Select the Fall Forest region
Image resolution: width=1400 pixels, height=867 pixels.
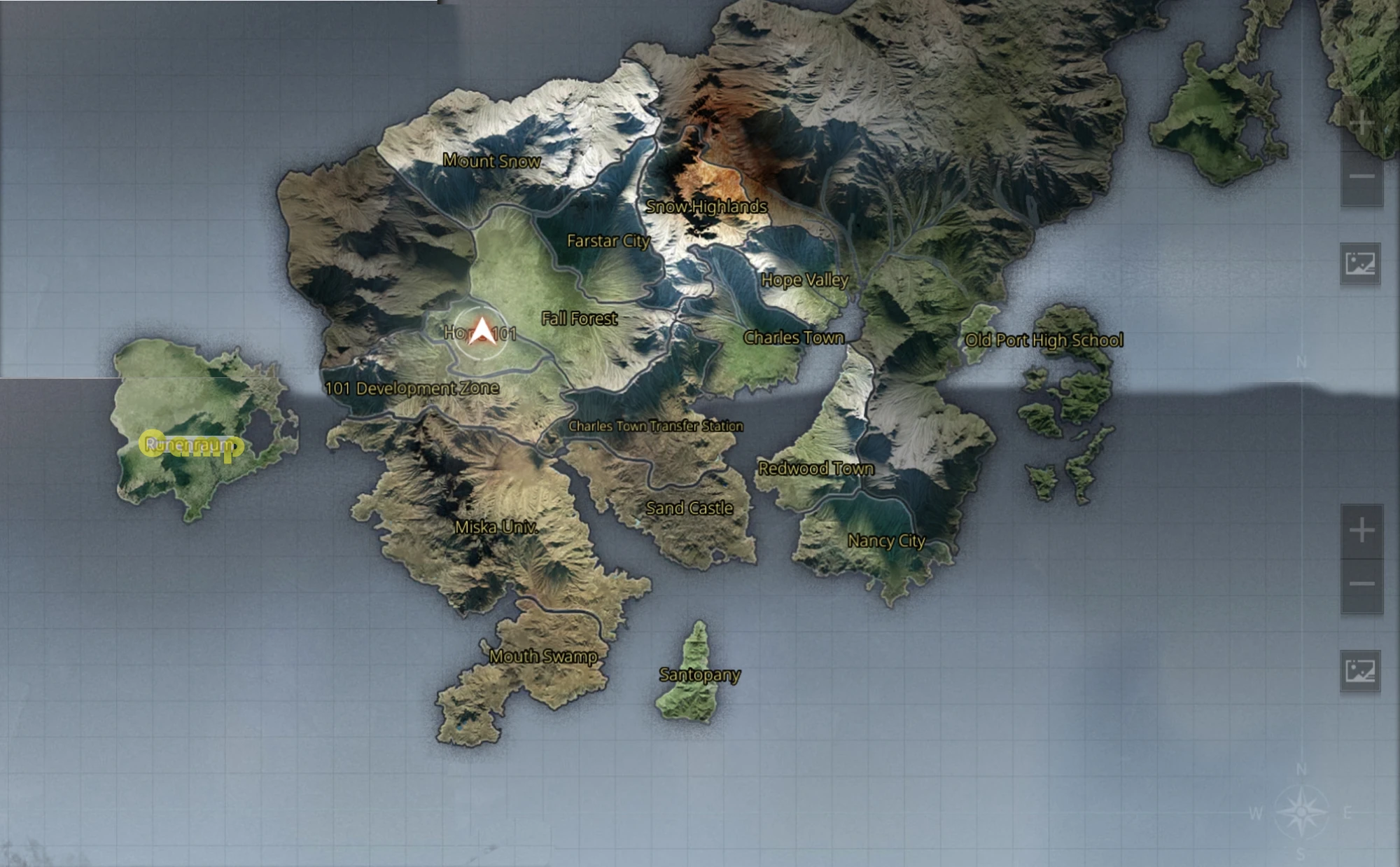(x=580, y=319)
